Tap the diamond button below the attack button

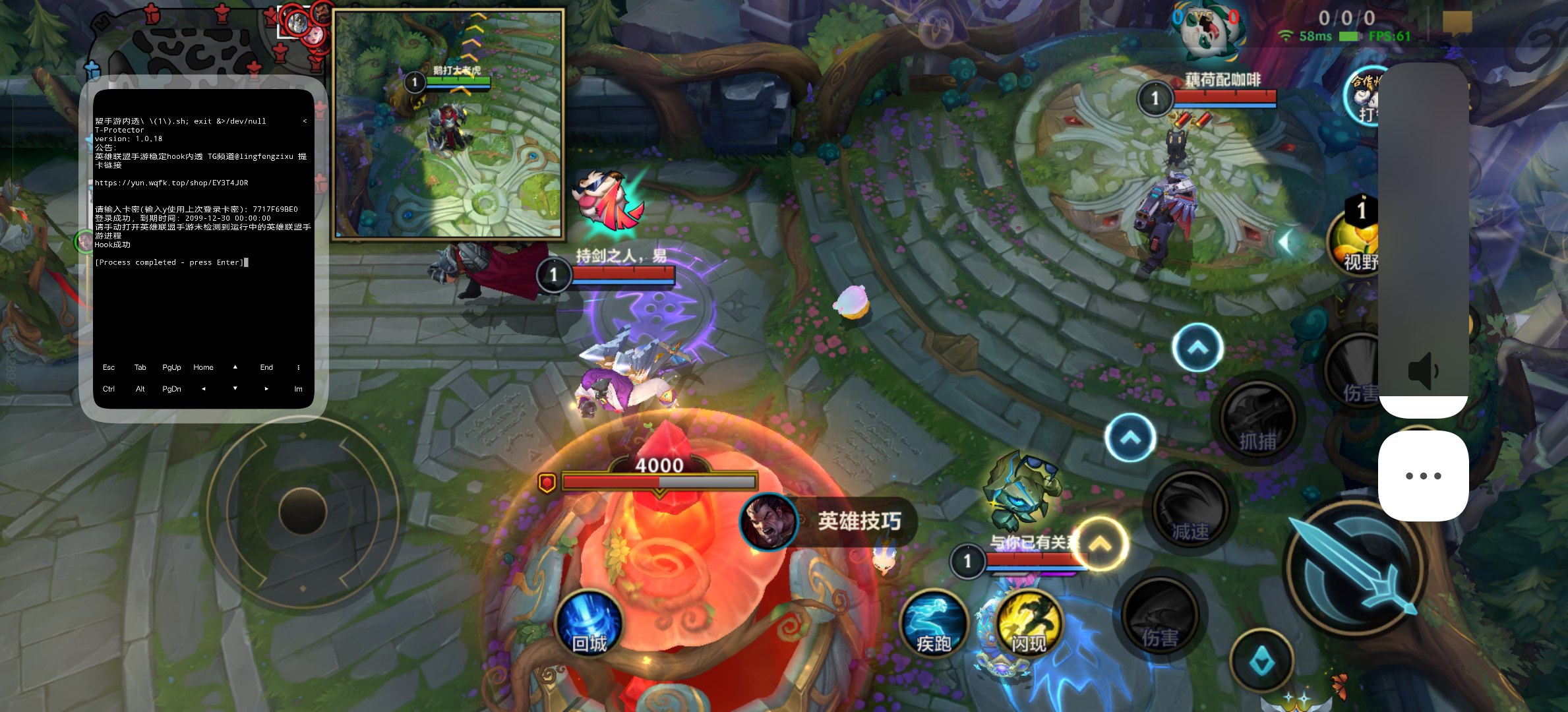(1261, 661)
